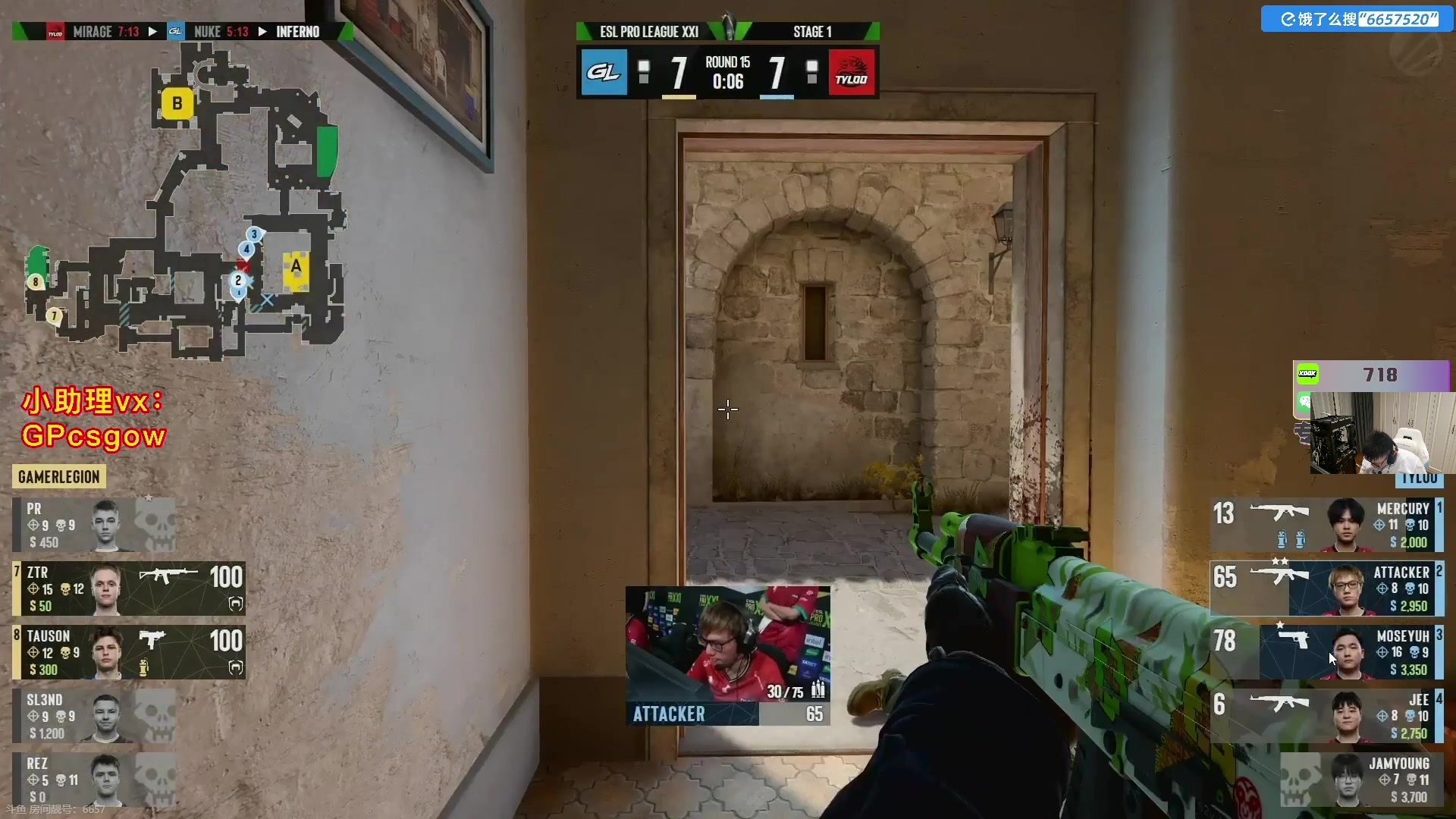The image size is (1456, 819).
Task: Choose MOSEYUH's player row
Action: tap(1327, 652)
